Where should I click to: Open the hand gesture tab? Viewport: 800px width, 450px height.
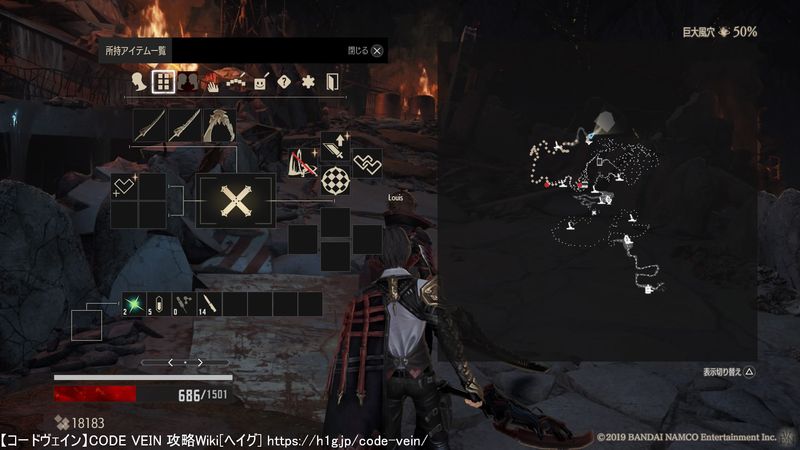[x=212, y=82]
